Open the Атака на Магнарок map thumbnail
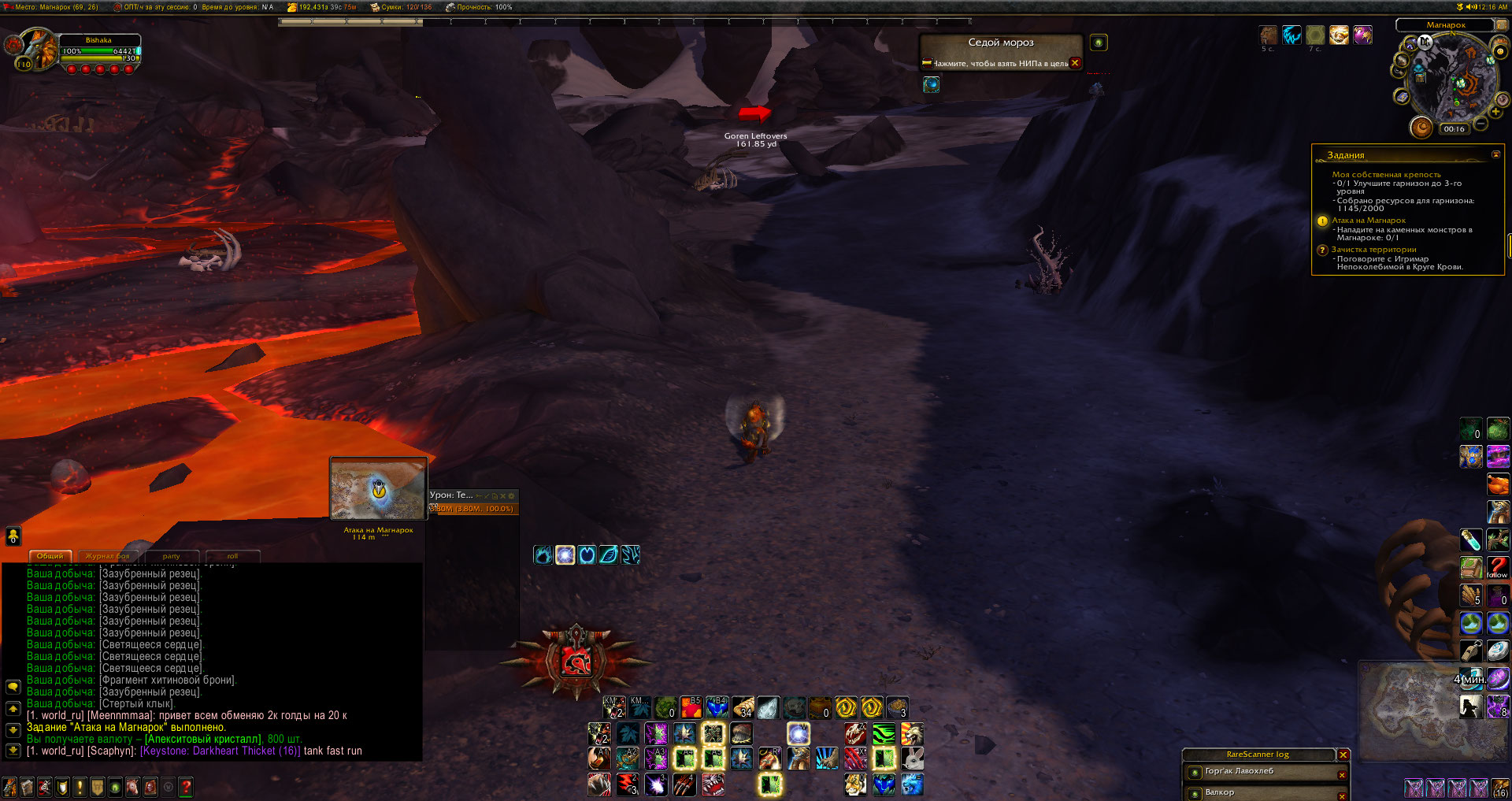 pyautogui.click(x=378, y=489)
